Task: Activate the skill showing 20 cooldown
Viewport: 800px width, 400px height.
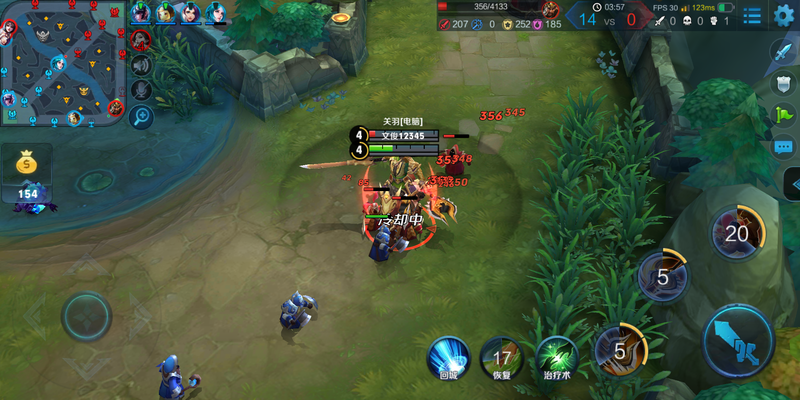Action: (737, 234)
